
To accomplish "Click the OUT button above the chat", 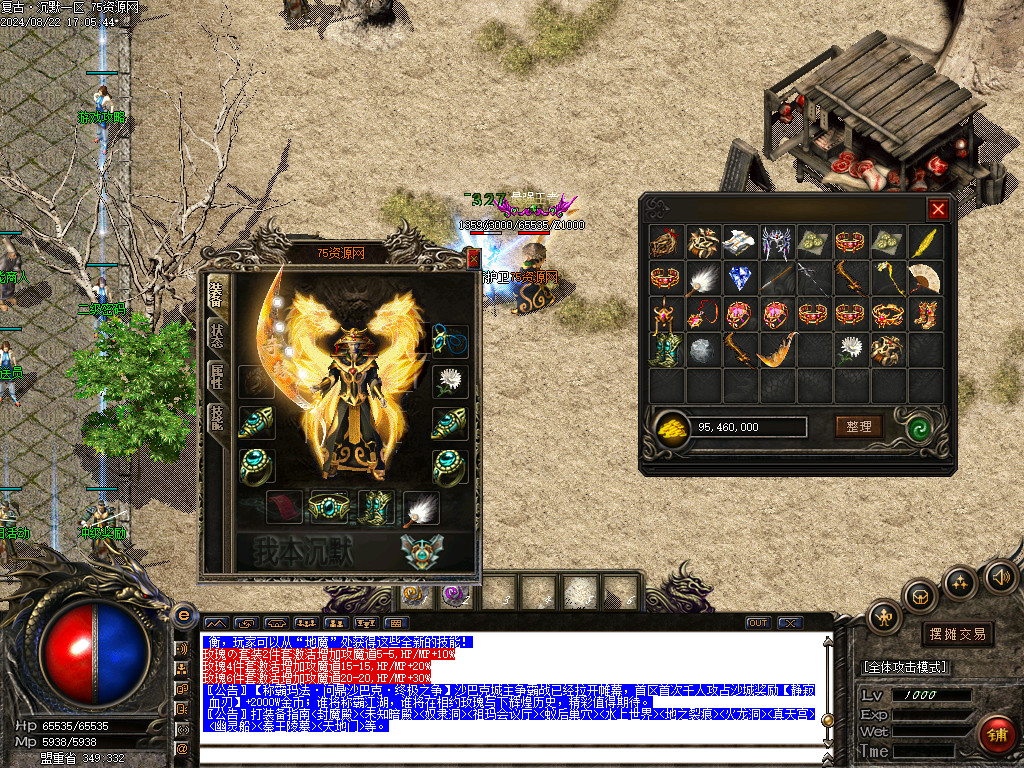I will tap(758, 623).
